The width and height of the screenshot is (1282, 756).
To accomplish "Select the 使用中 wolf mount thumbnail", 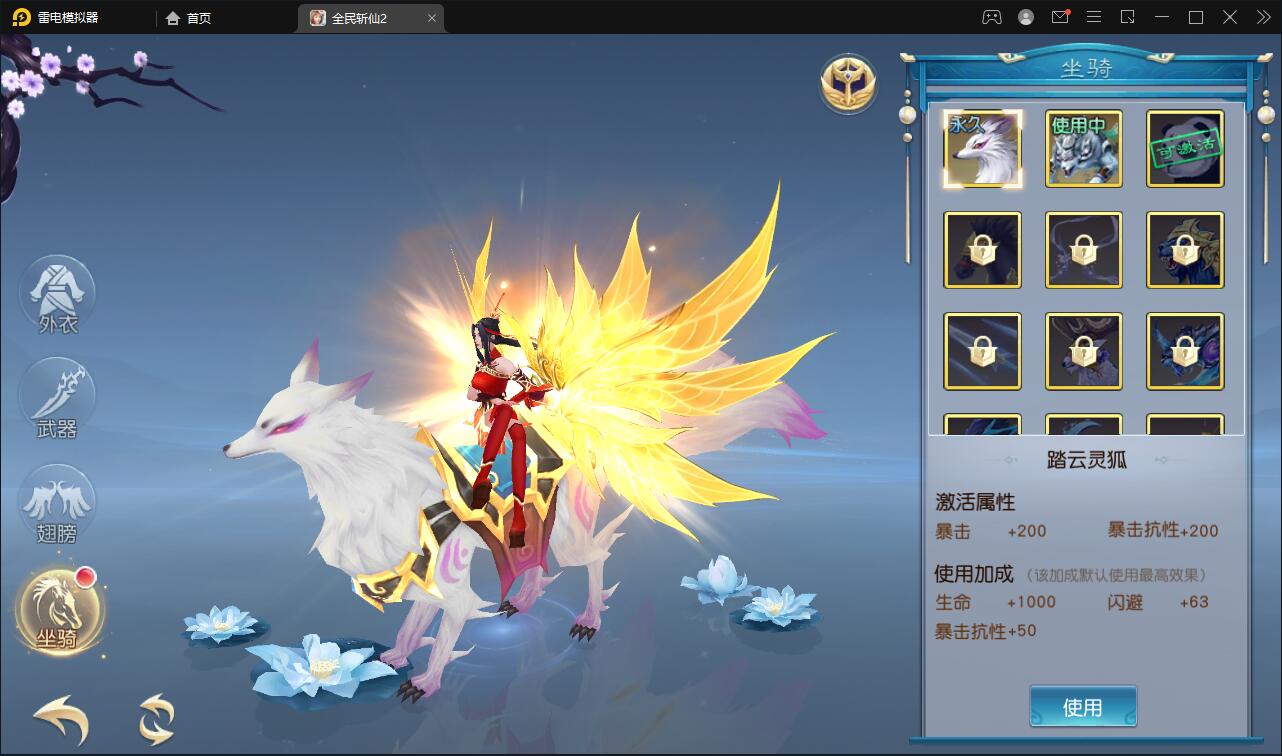I will click(x=1083, y=149).
